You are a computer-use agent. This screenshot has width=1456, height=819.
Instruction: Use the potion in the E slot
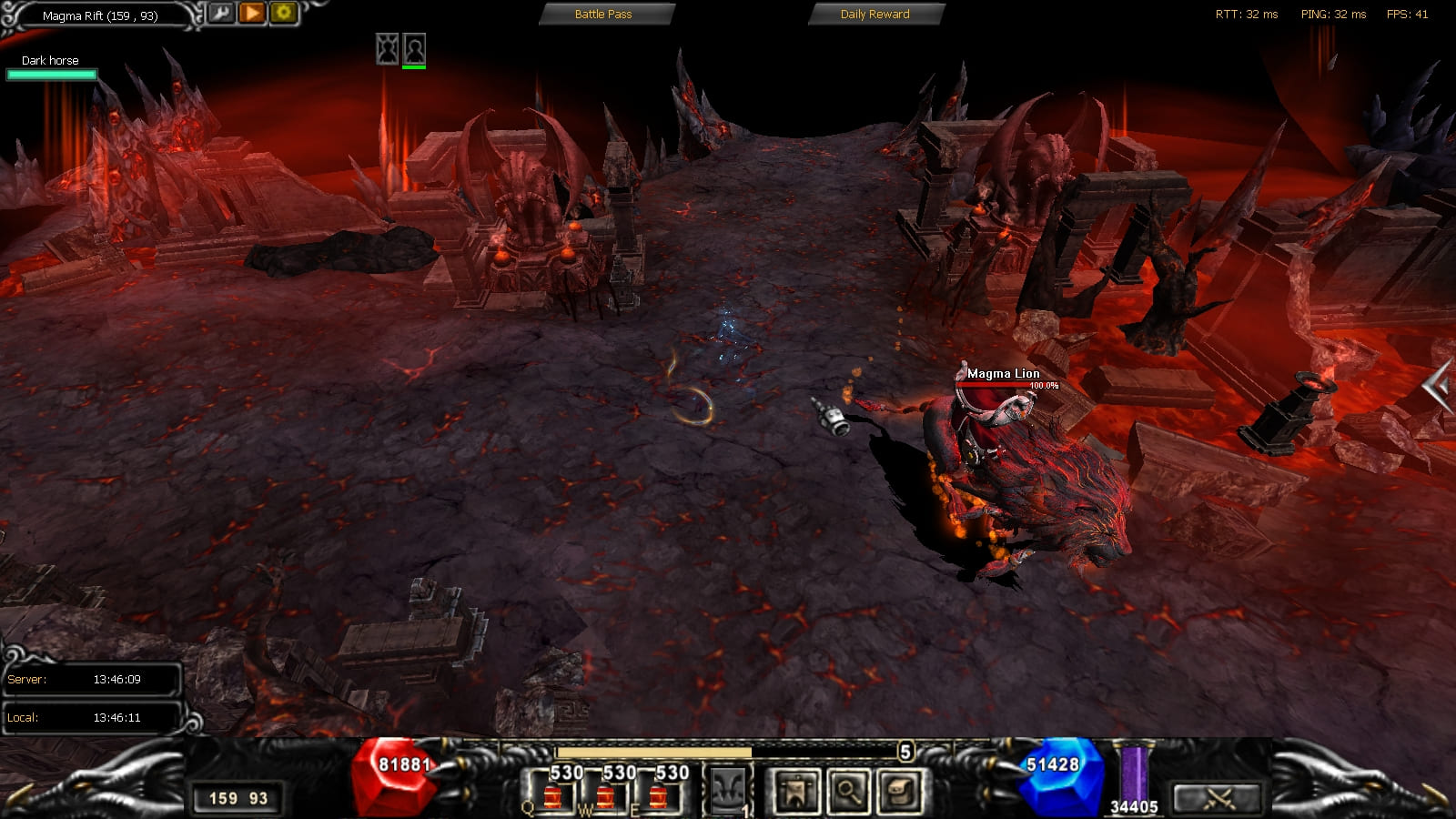[658, 794]
